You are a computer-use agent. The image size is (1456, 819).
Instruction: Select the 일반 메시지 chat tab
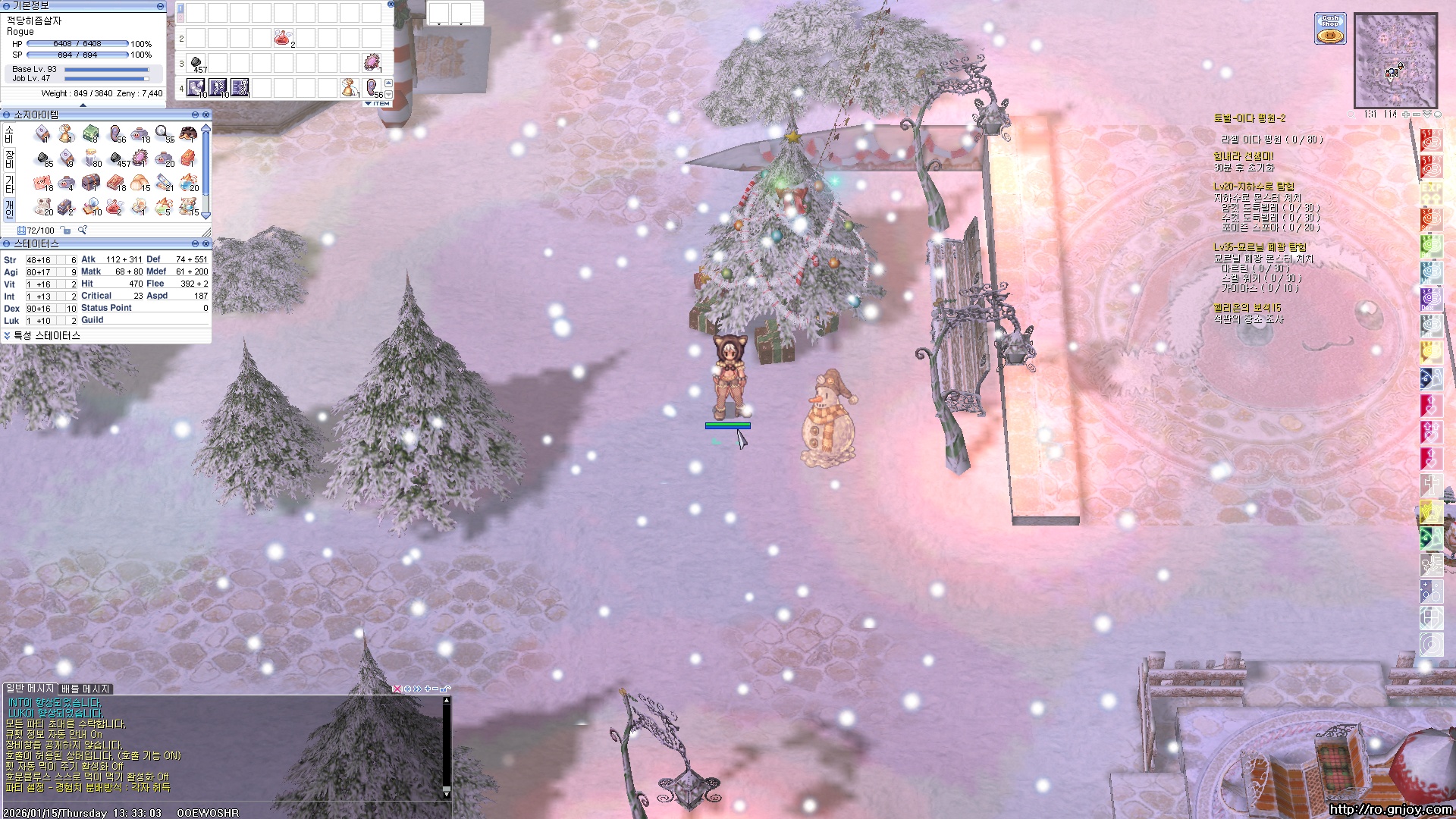(30, 688)
